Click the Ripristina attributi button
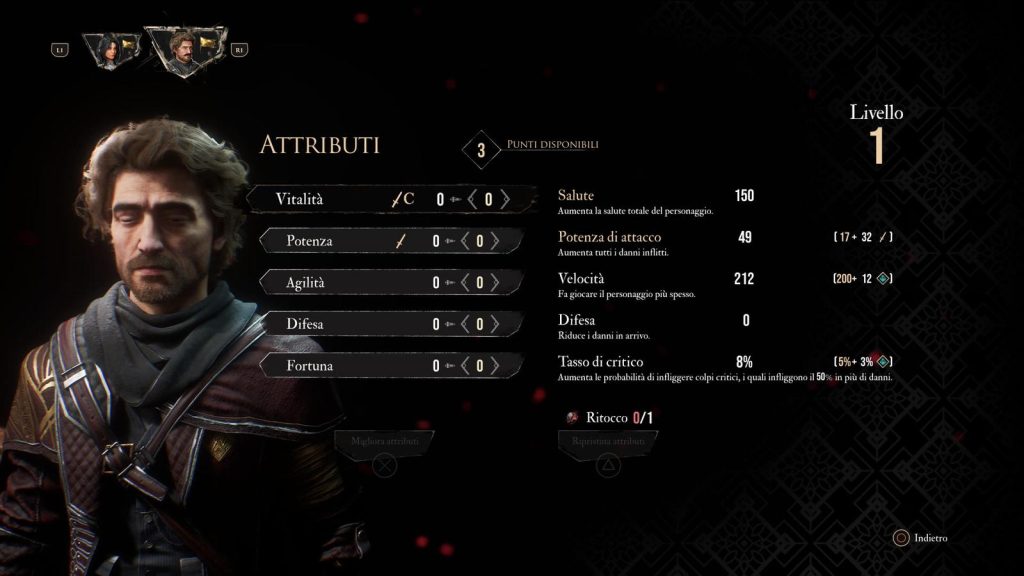The image size is (1024, 576). [608, 441]
